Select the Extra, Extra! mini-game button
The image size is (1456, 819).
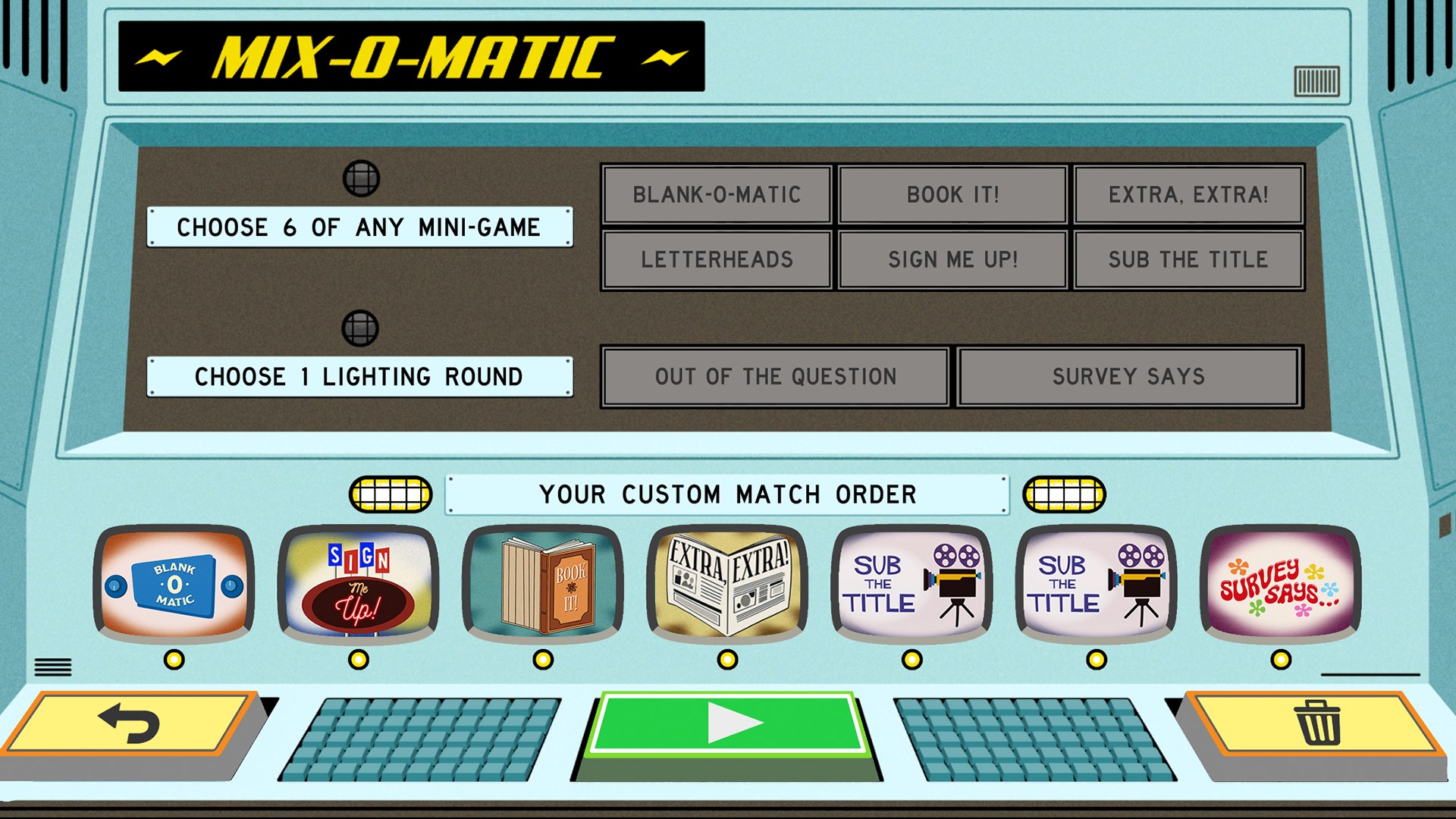click(1188, 195)
